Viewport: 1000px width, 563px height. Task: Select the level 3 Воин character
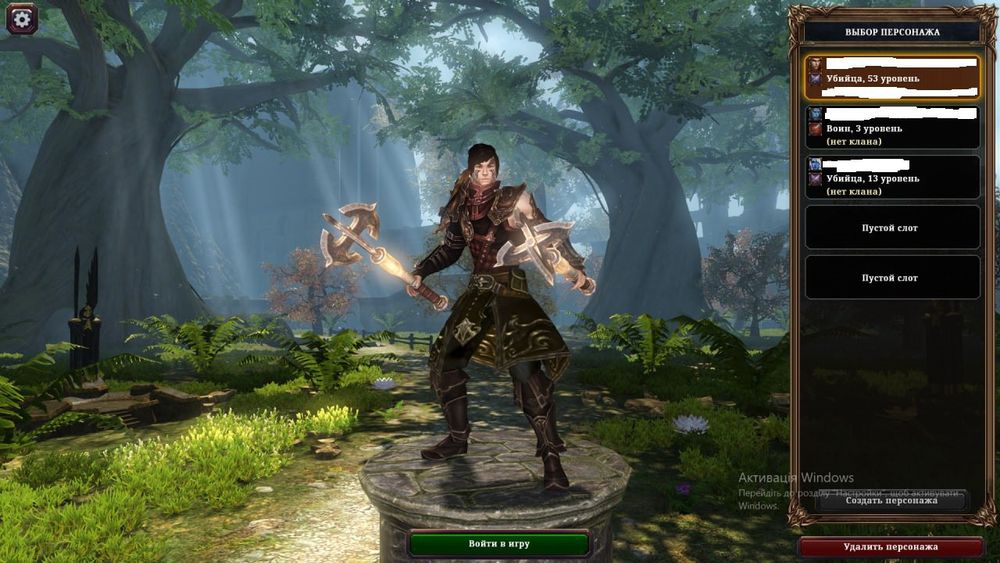click(x=892, y=128)
